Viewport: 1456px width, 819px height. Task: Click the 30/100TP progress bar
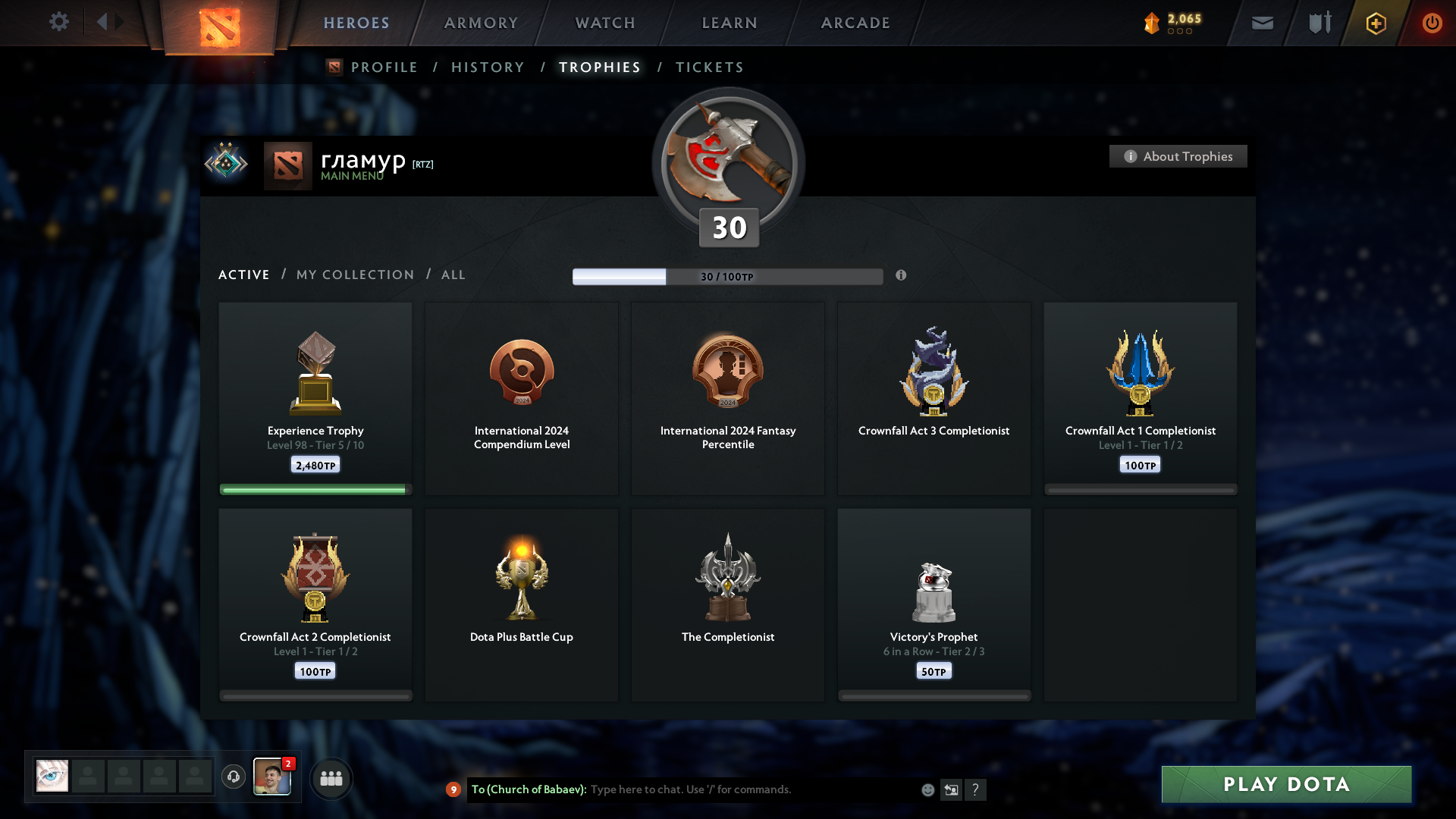point(728,276)
